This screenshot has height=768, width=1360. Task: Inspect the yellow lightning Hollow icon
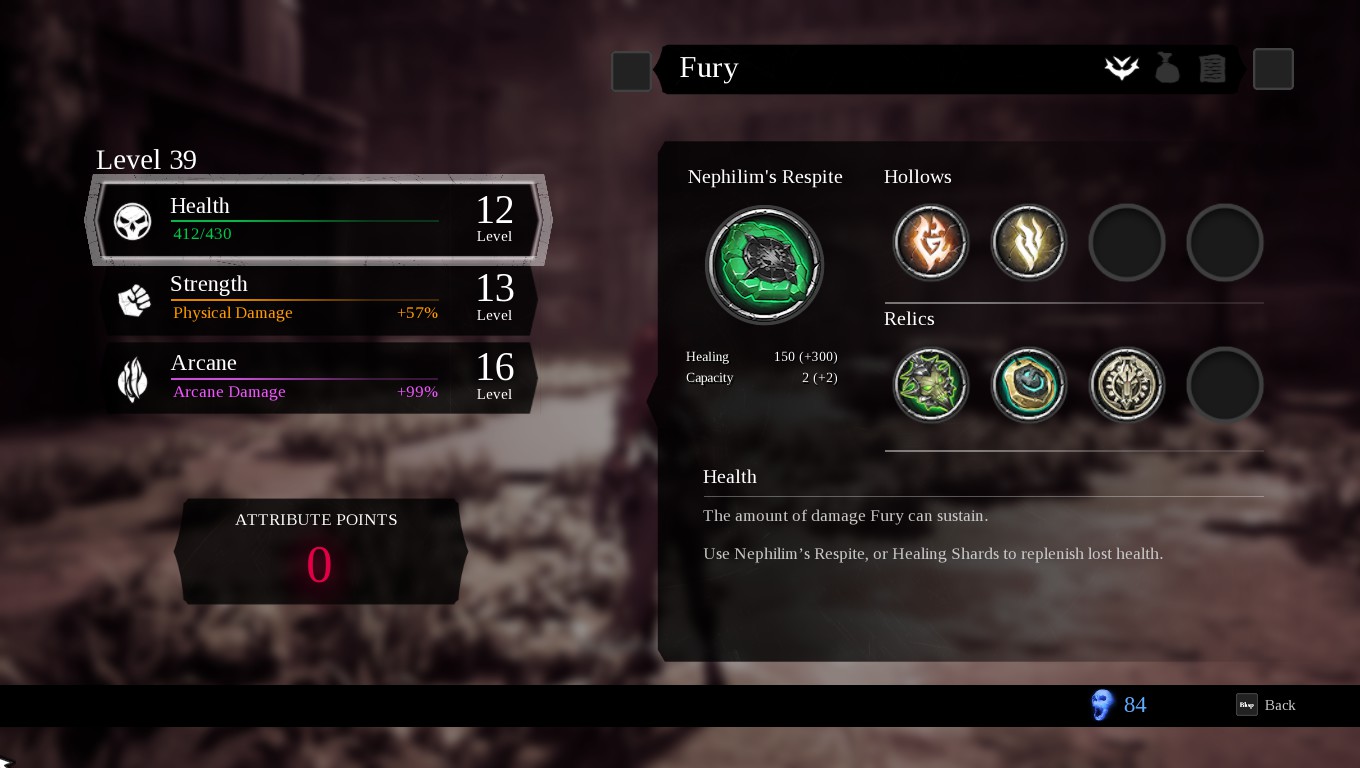pyautogui.click(x=1028, y=243)
